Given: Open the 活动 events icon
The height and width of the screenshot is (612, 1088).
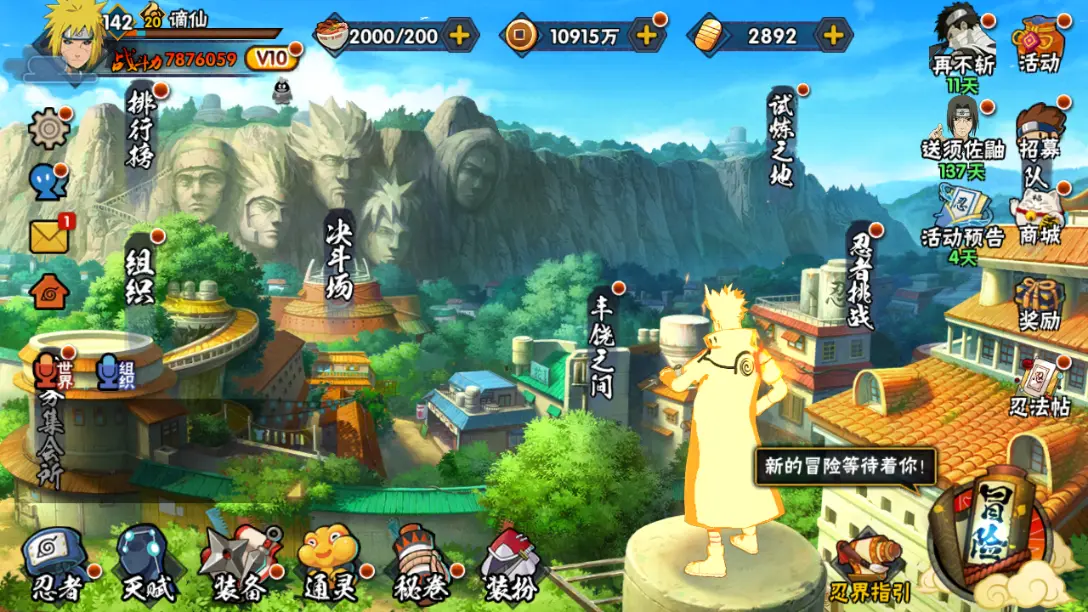Looking at the screenshot, I should click(1040, 45).
